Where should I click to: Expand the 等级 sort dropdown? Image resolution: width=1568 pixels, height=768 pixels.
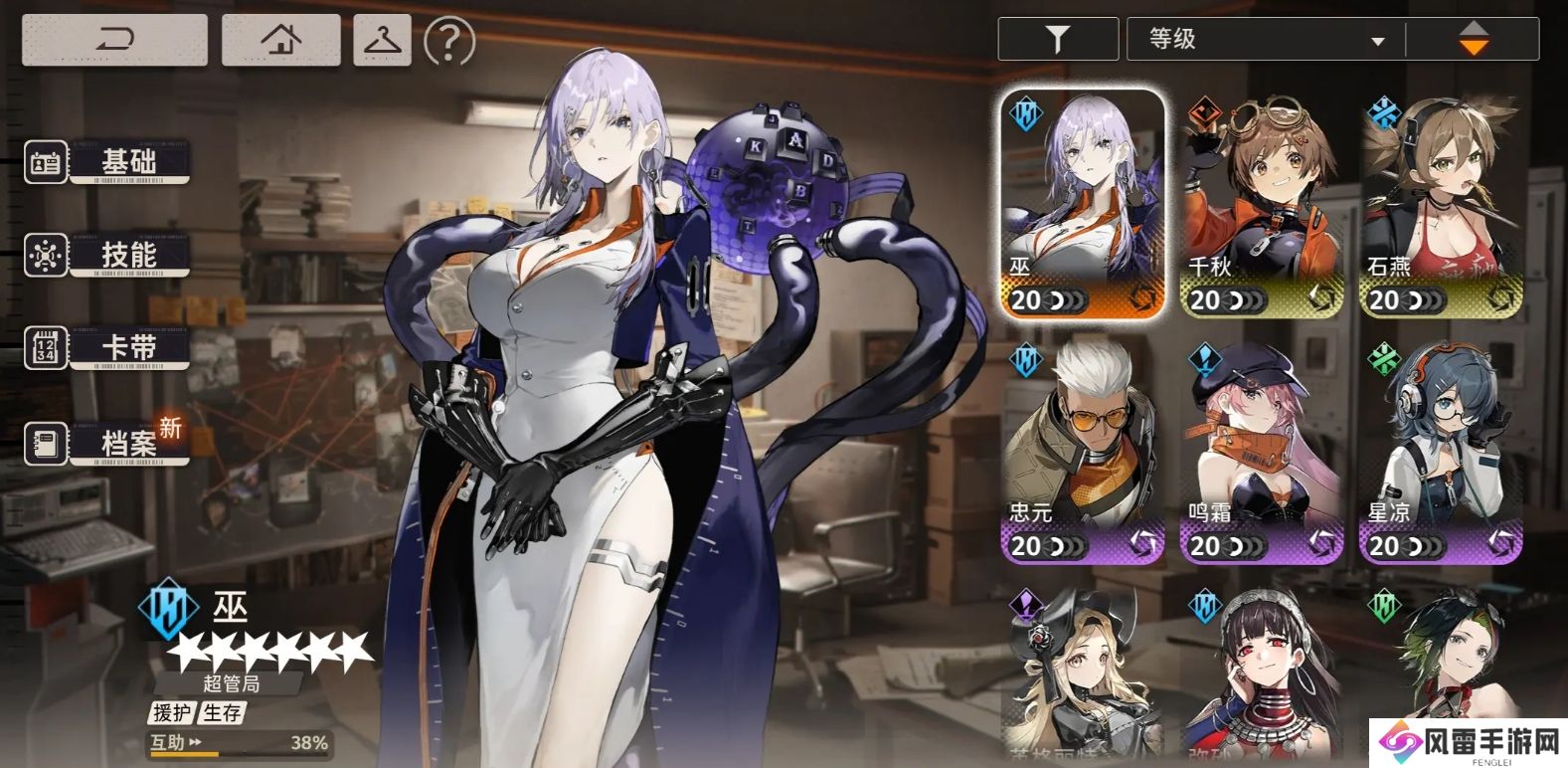pos(1266,40)
